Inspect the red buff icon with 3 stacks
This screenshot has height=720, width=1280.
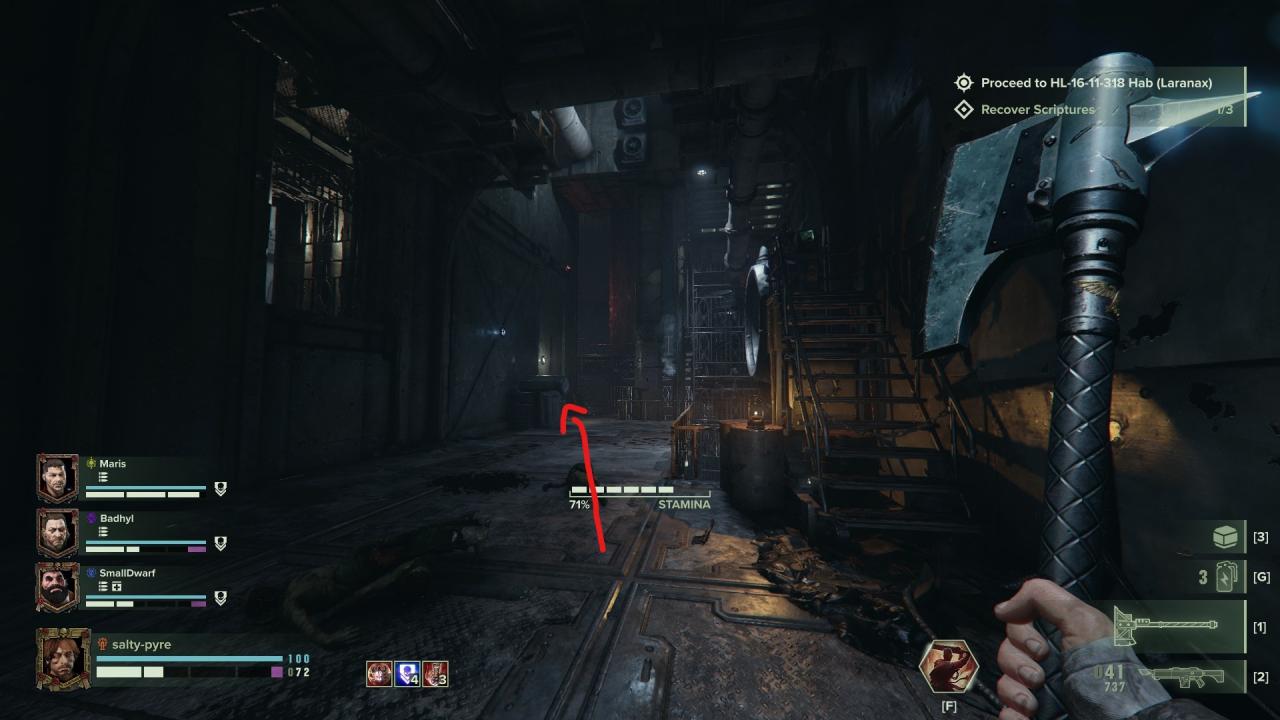435,674
